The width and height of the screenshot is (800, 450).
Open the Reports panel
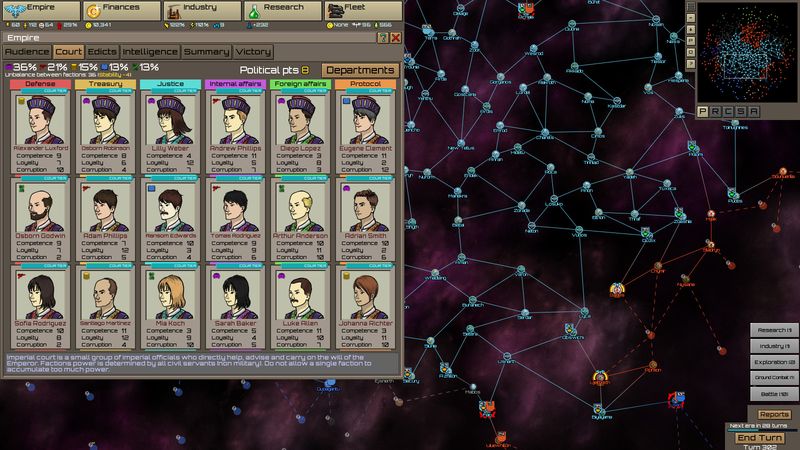pos(774,414)
